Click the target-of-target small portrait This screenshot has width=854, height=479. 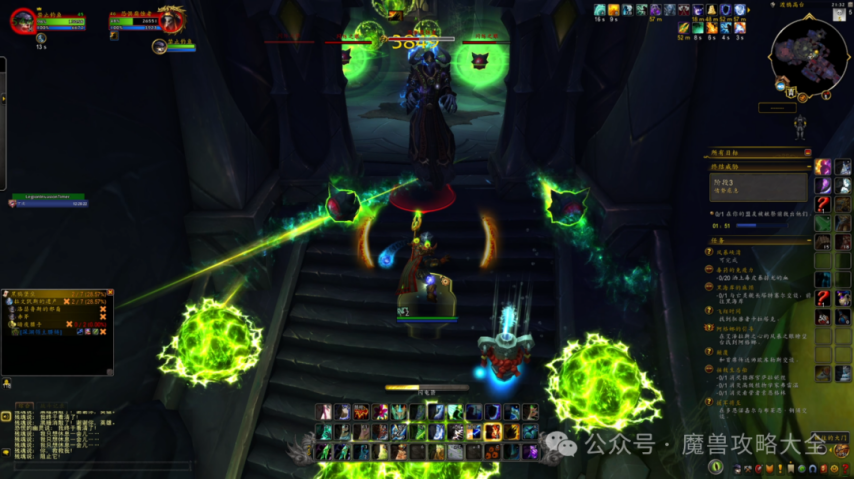(x=159, y=46)
